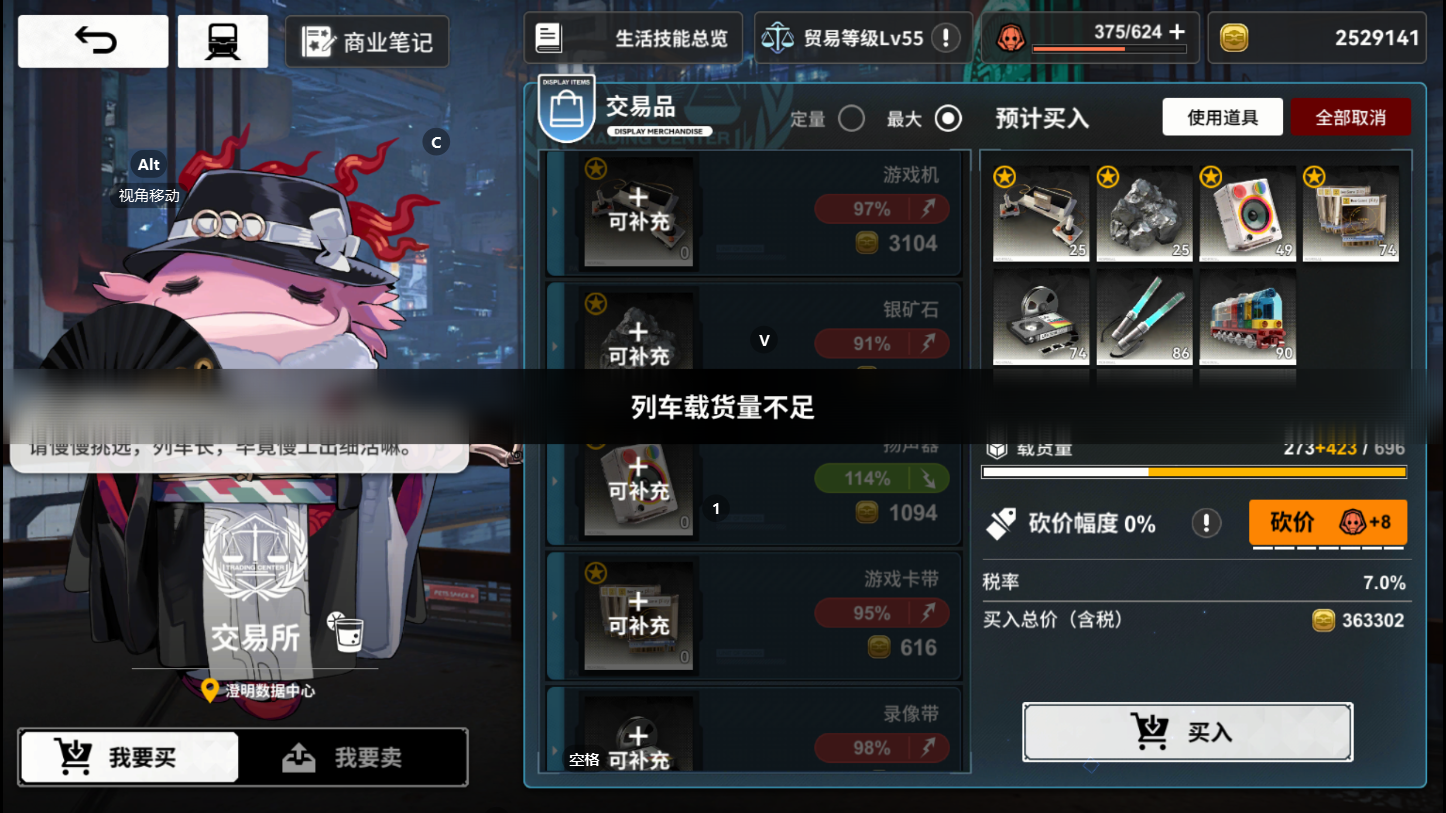This screenshot has height=813, width=1446.
Task: Click the 载货量 cargo capacity progress bar
Action: (x=1193, y=472)
